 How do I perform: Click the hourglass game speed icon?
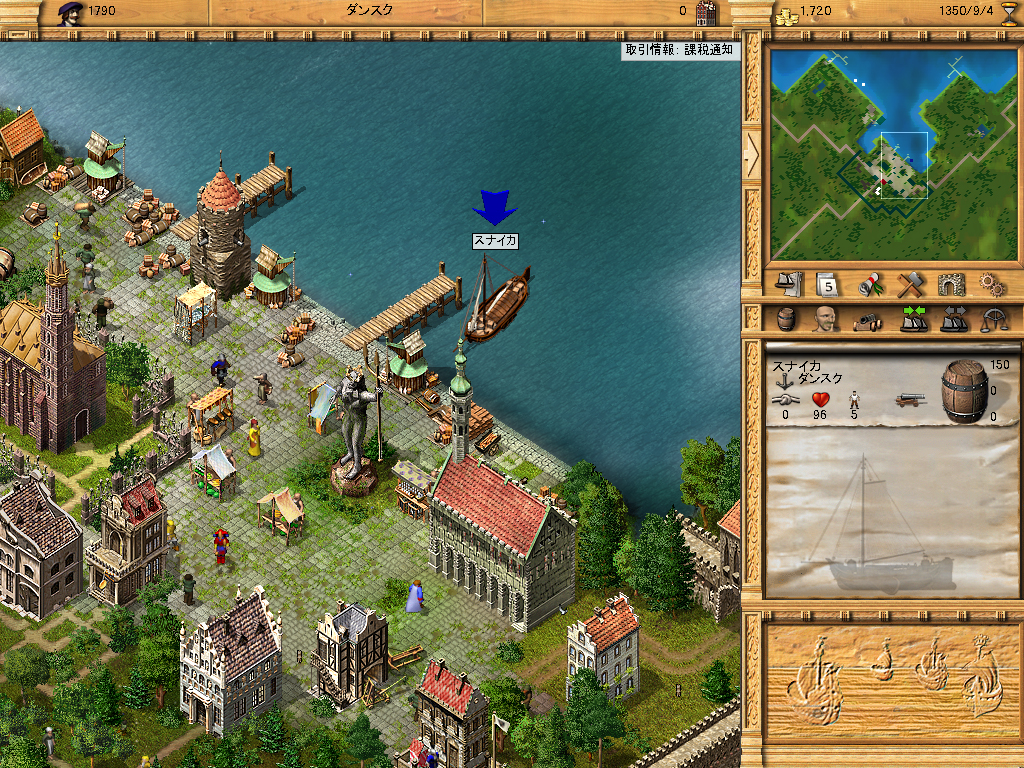pyautogui.click(x=1008, y=13)
